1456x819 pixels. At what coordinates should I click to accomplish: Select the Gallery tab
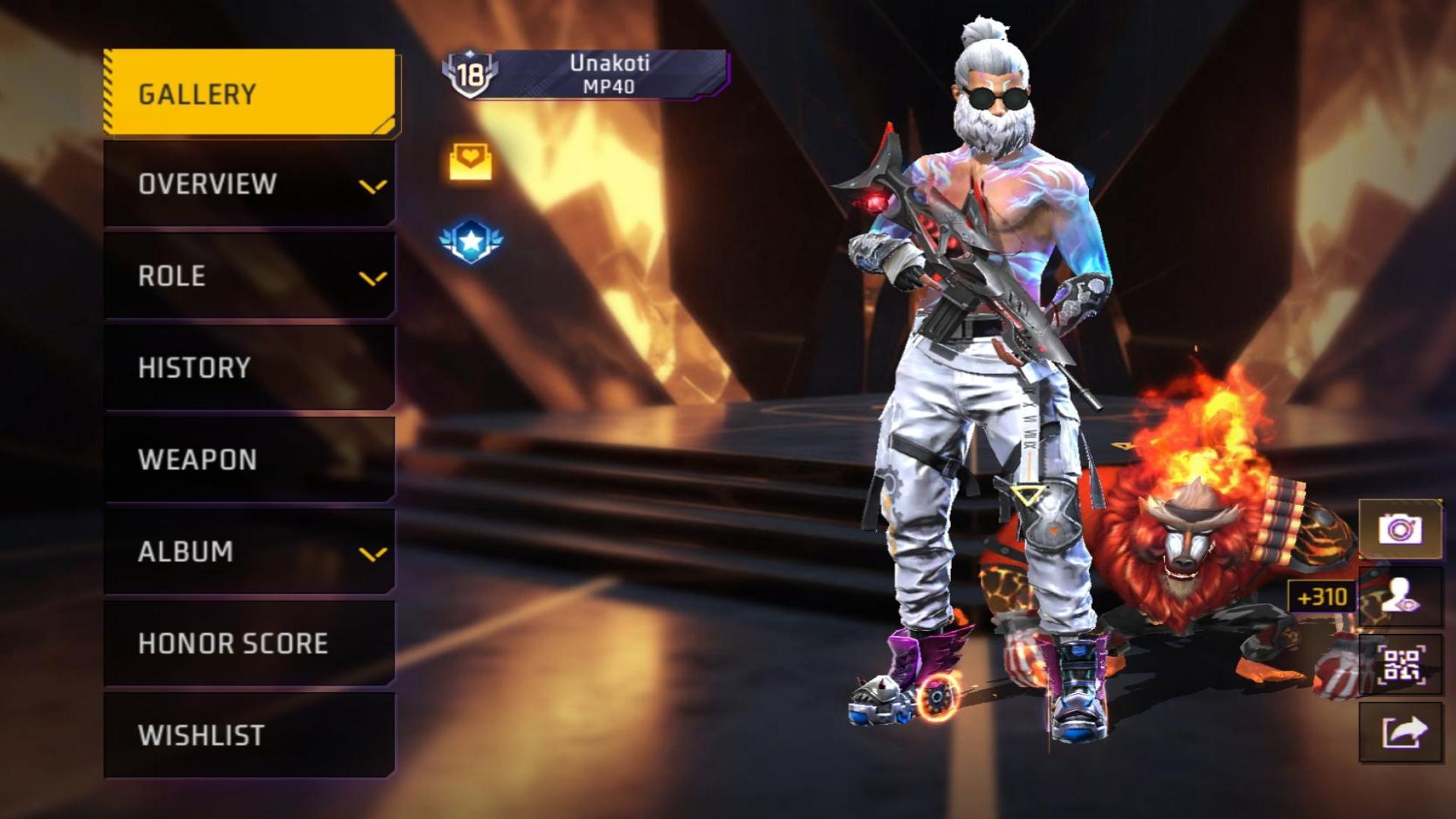click(x=249, y=93)
